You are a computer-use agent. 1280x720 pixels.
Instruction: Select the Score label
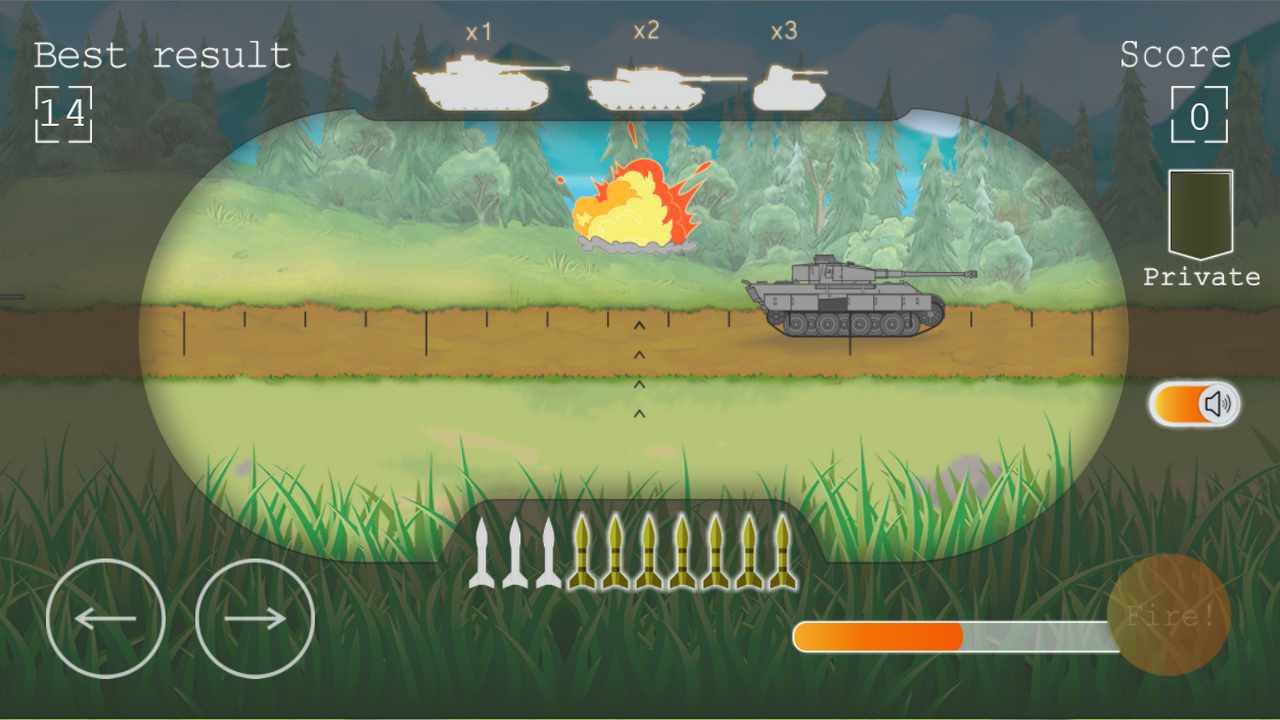(1177, 55)
